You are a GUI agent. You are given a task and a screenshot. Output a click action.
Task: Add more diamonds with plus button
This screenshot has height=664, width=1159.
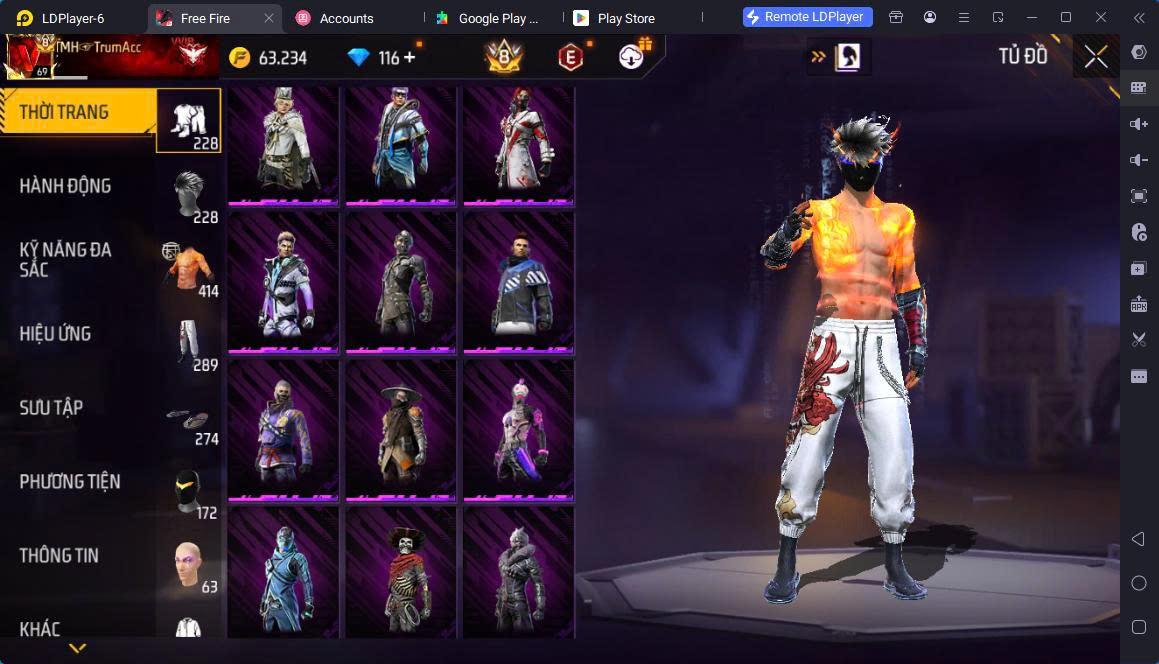coord(410,58)
